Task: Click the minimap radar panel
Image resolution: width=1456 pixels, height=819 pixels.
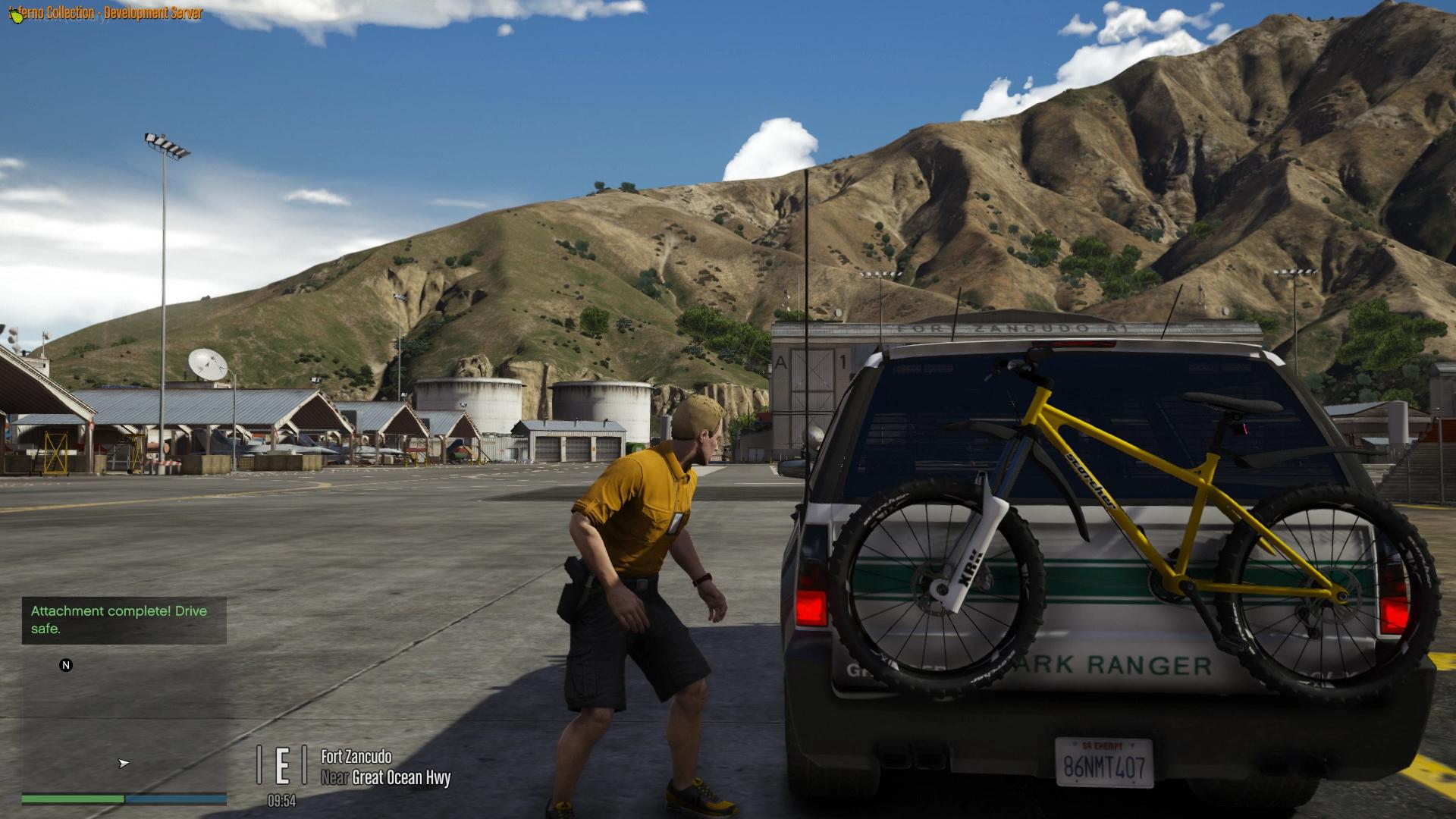Action: pos(124,720)
